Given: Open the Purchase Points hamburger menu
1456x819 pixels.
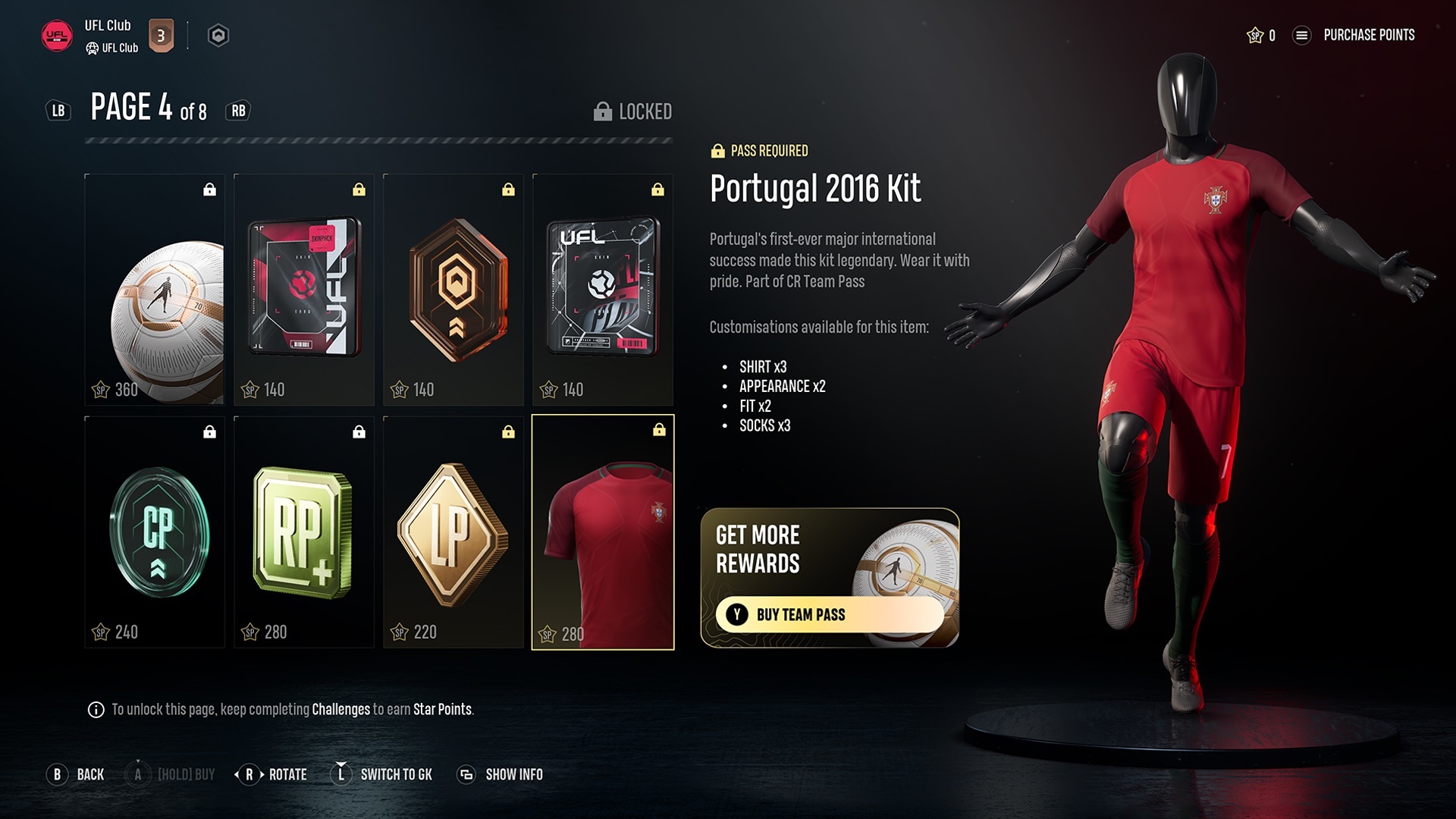Looking at the screenshot, I should (x=1302, y=35).
